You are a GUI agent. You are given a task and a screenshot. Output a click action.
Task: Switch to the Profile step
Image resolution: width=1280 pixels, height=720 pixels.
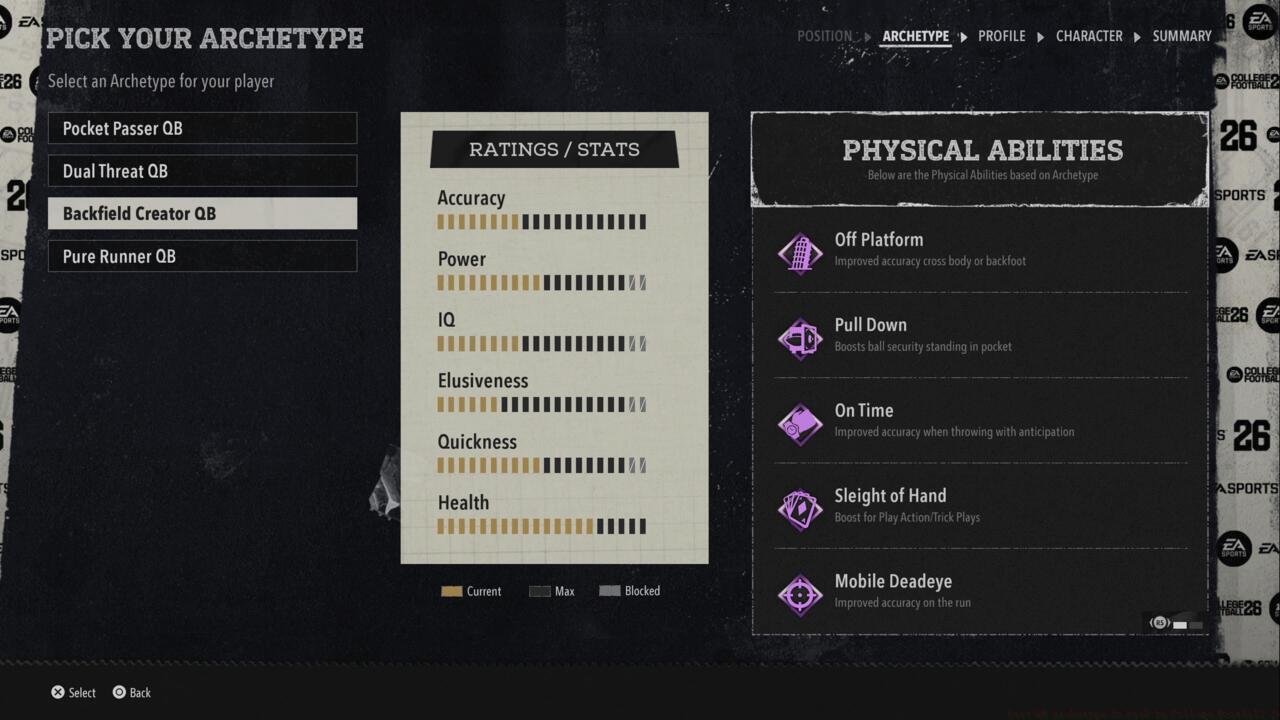pyautogui.click(x=1001, y=36)
